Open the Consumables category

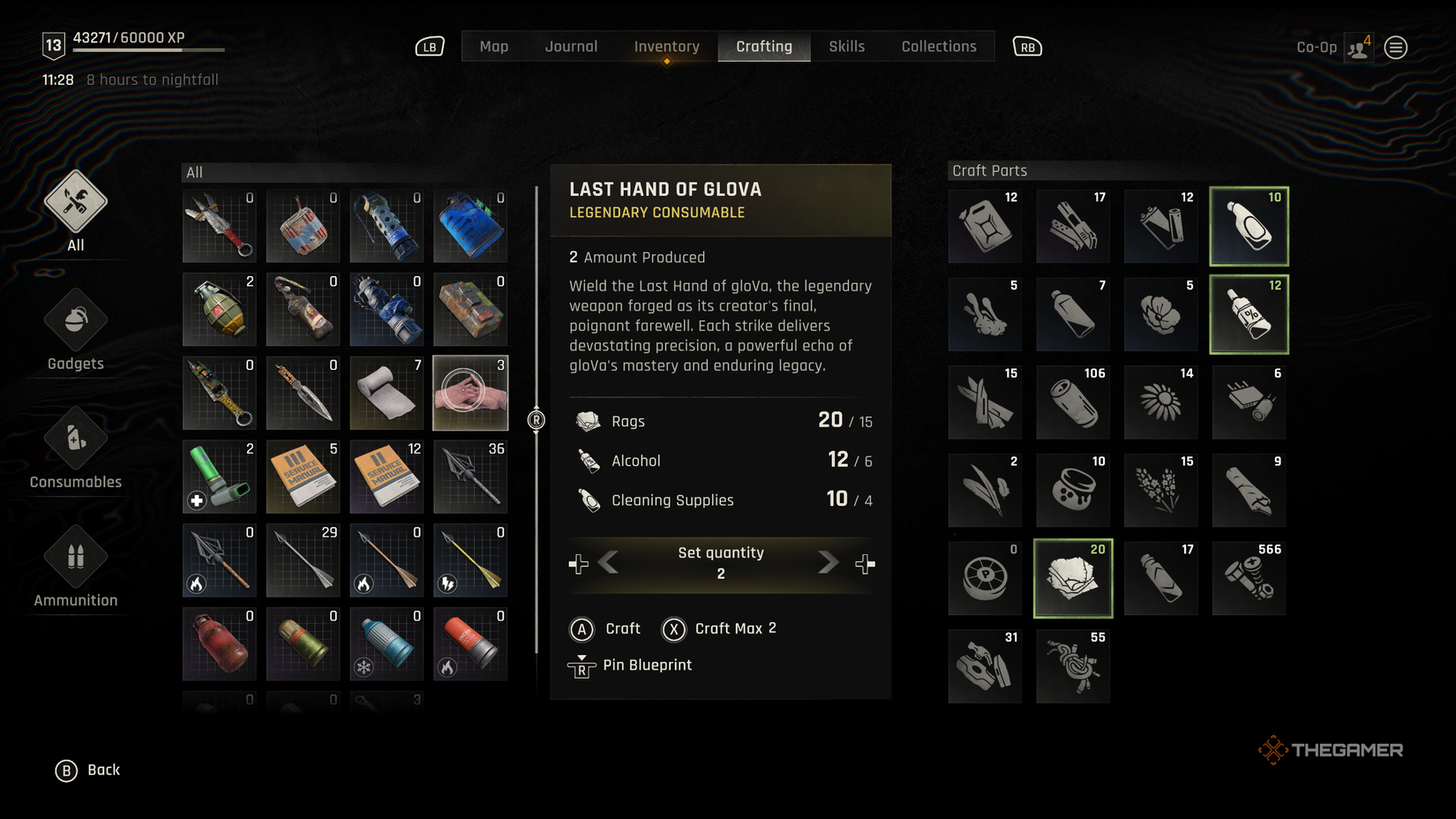click(75, 448)
